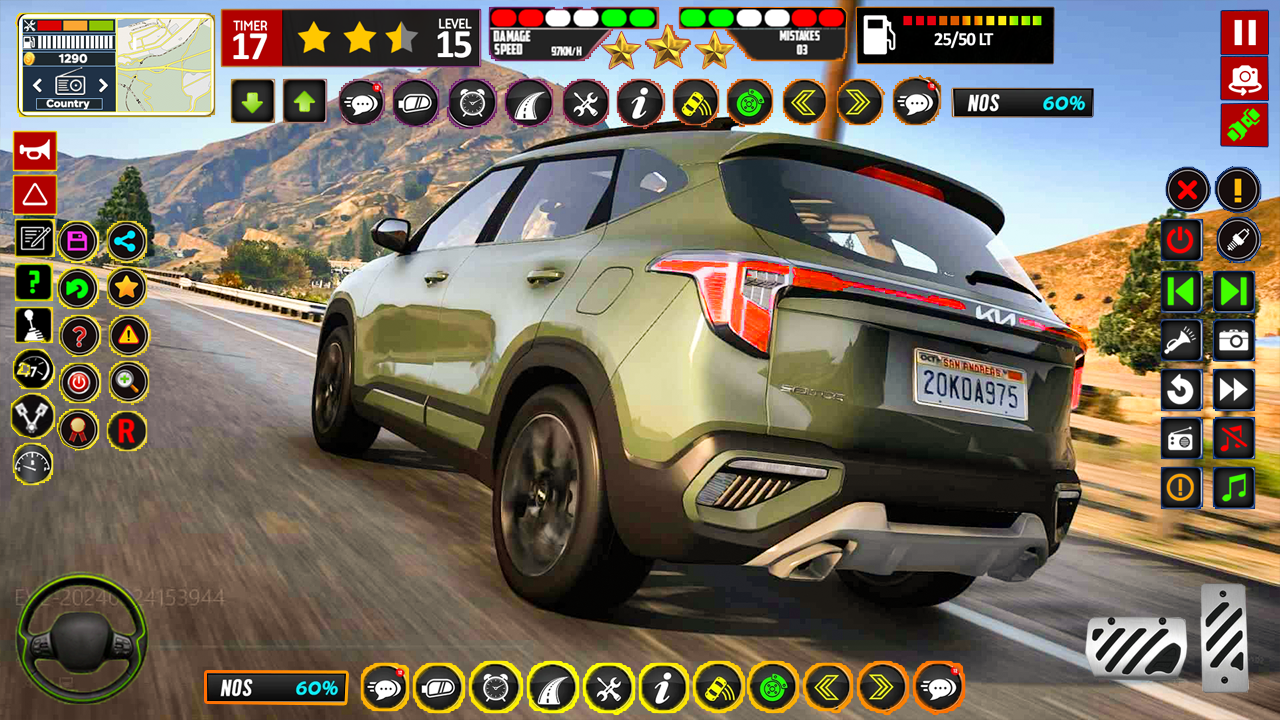Sound the car horn
The height and width of the screenshot is (720, 1280).
pyautogui.click(x=34, y=152)
